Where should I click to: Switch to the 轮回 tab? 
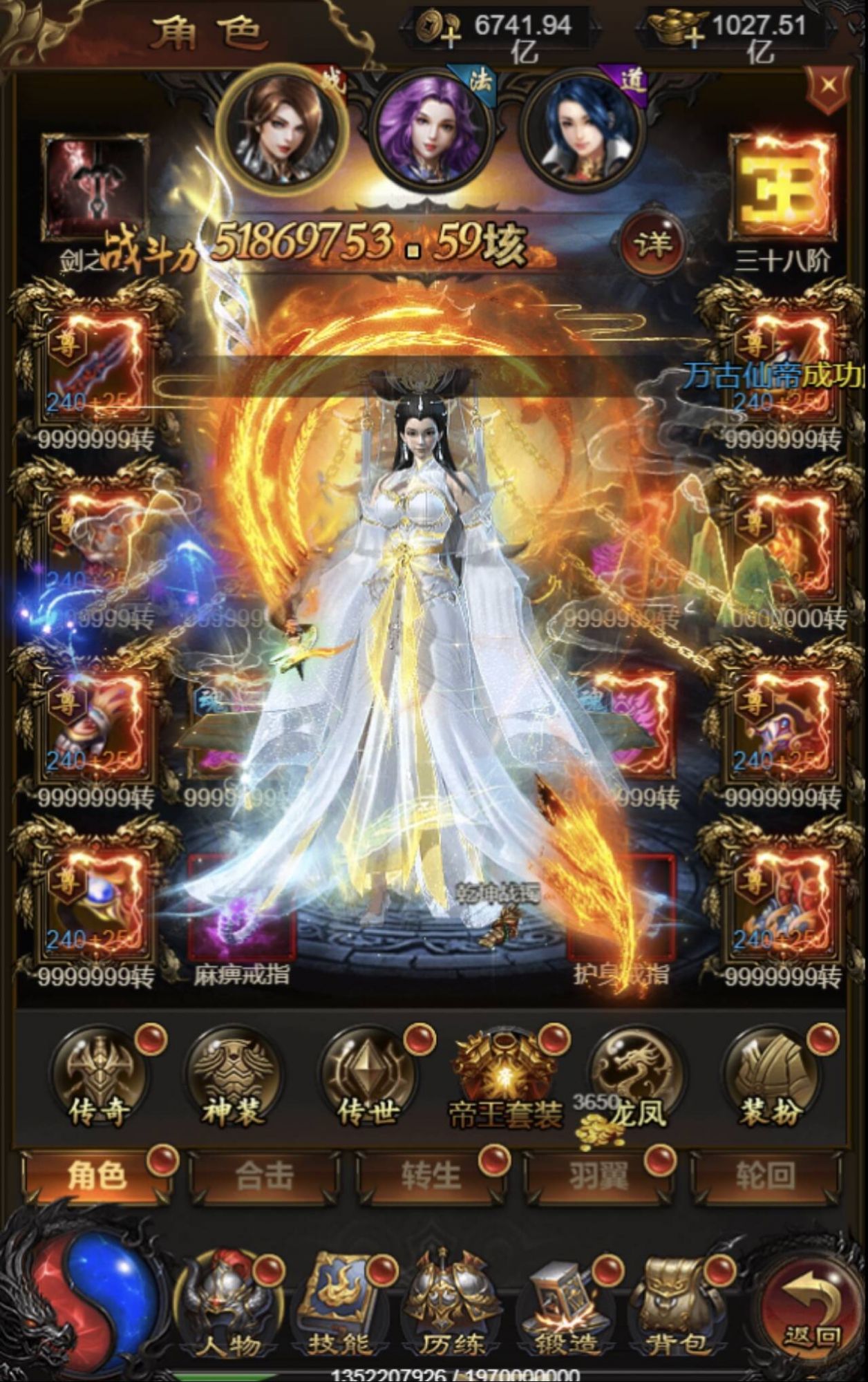tap(766, 1175)
